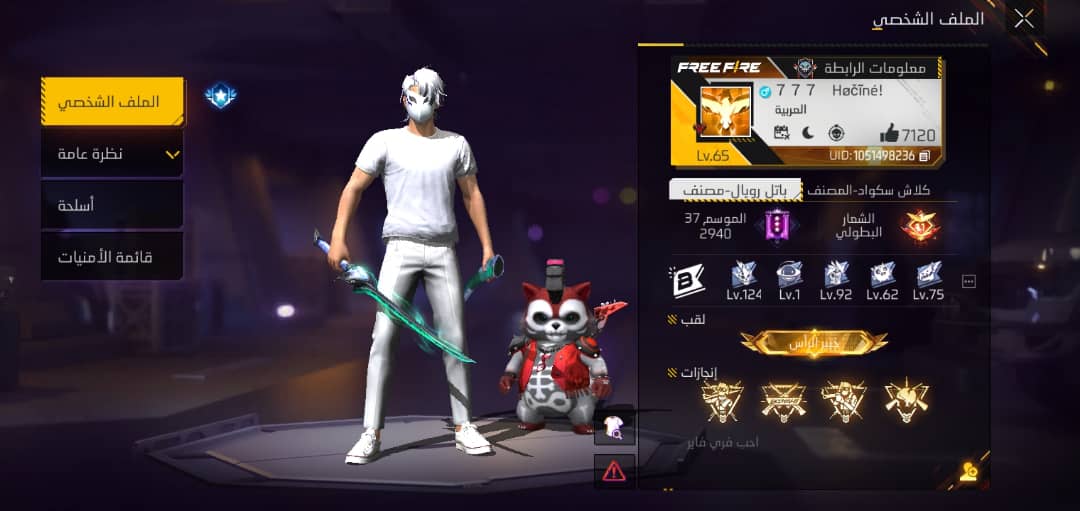This screenshot has width=1080, height=511.
Task: Click the golden title banner
Action: tap(814, 343)
